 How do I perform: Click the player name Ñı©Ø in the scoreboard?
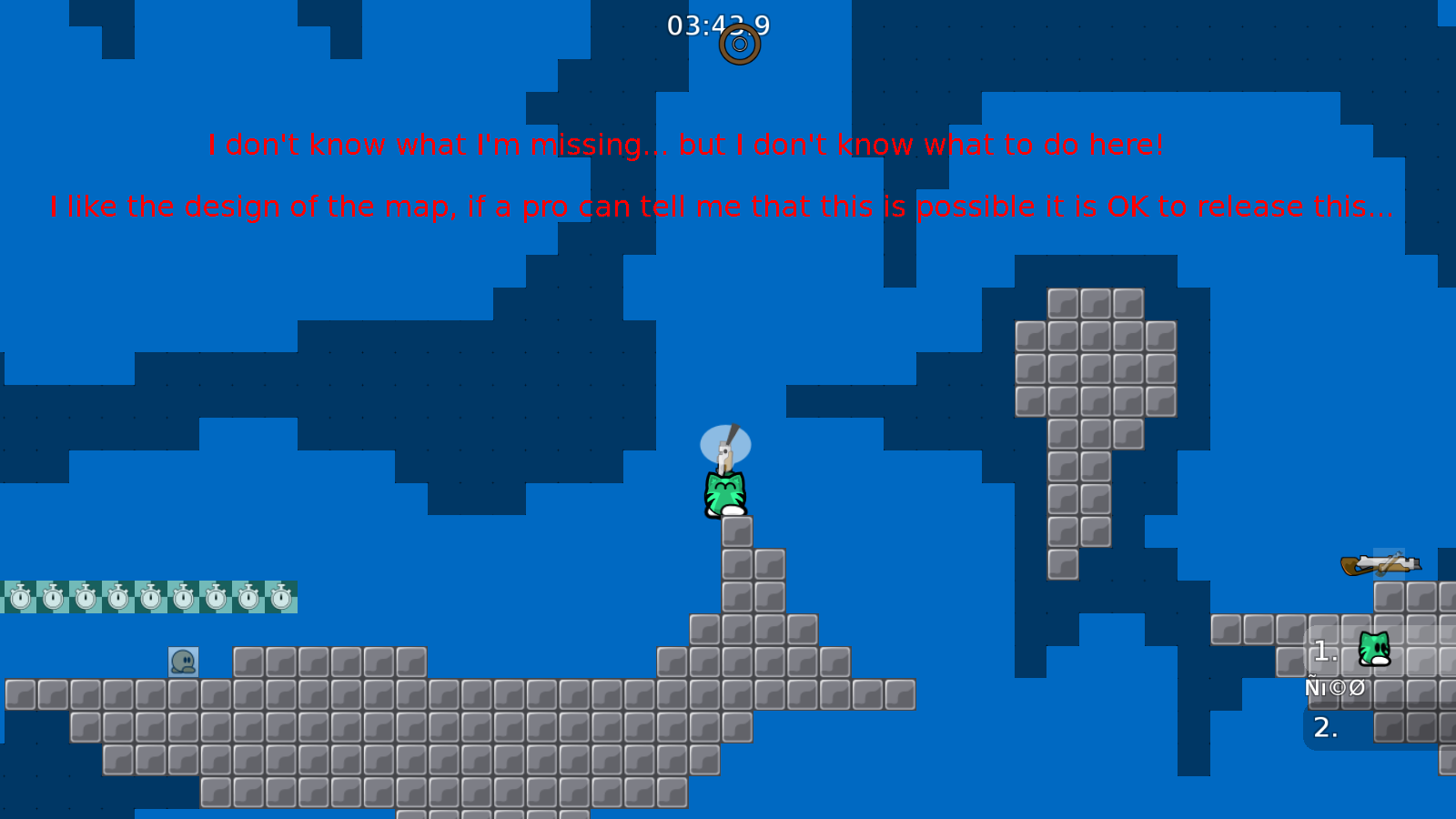tap(1334, 687)
